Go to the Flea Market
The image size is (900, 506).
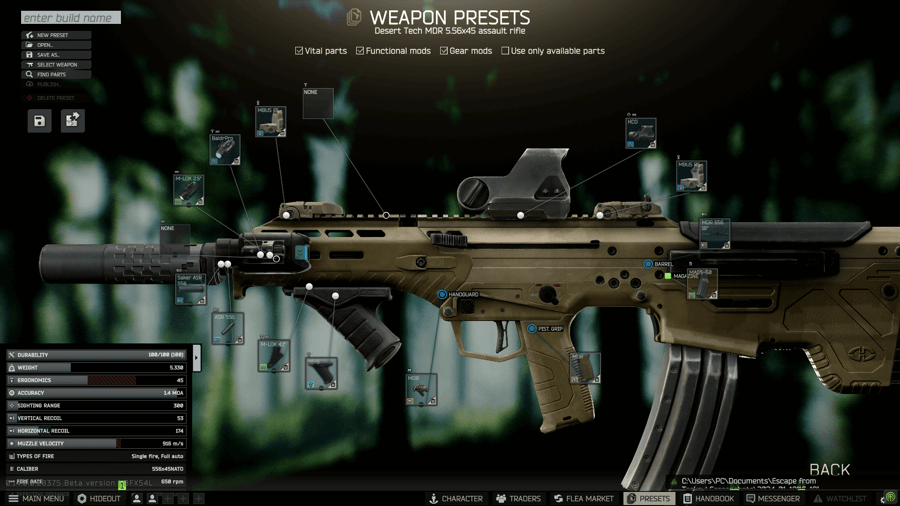tap(586, 498)
